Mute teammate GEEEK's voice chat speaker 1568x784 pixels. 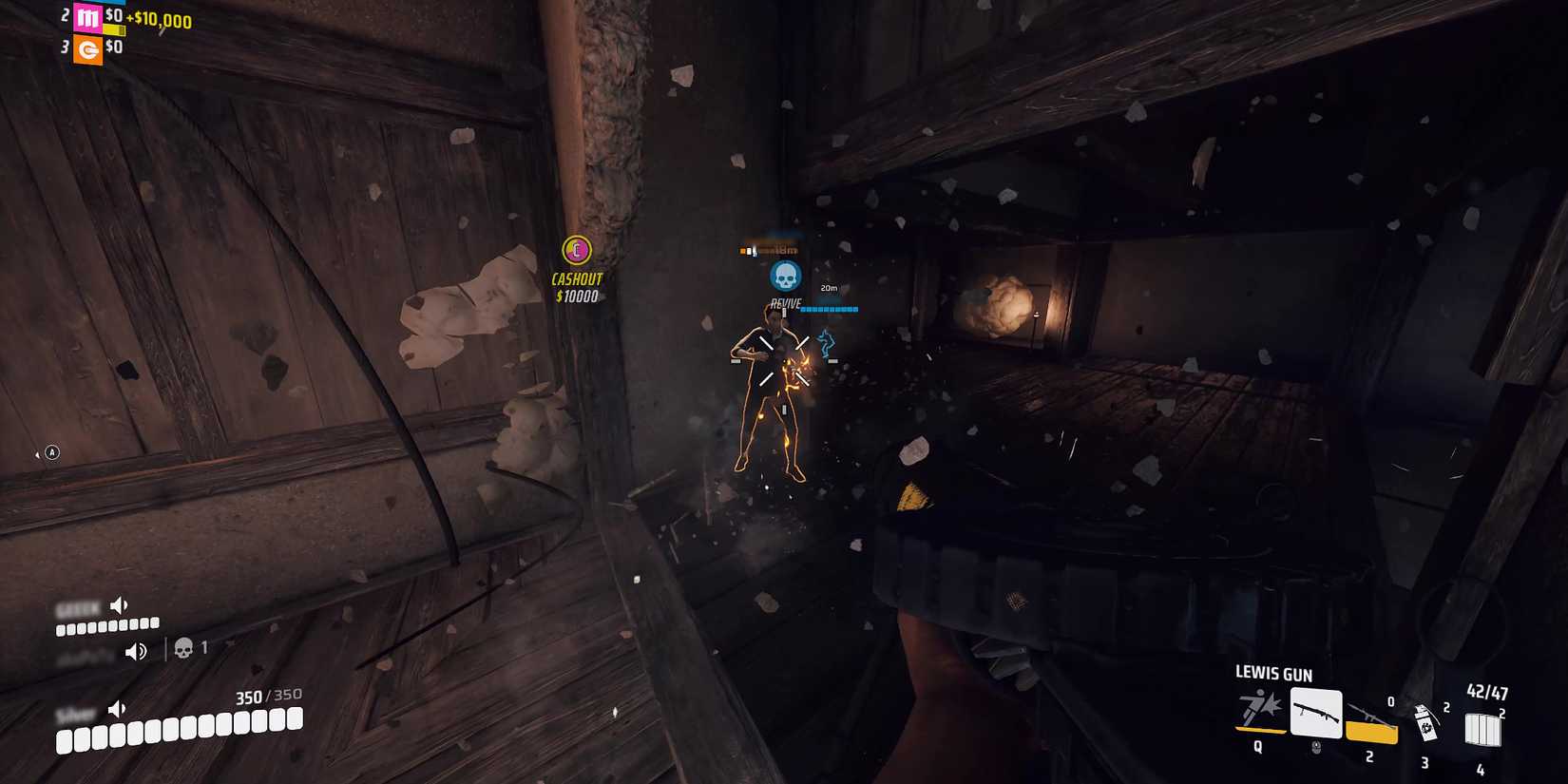click(x=118, y=604)
